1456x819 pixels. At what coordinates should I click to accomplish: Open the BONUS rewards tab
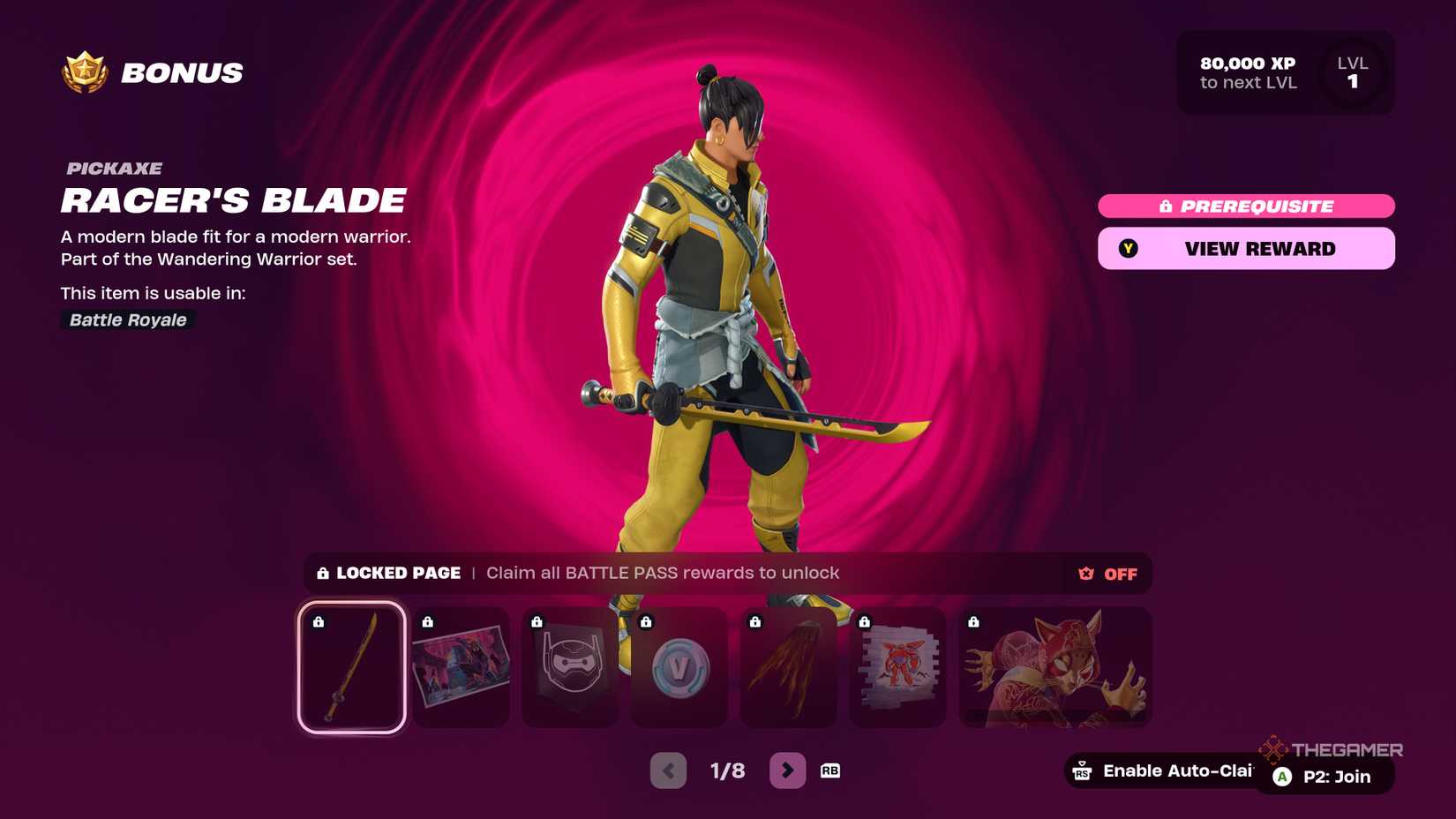pyautogui.click(x=181, y=71)
